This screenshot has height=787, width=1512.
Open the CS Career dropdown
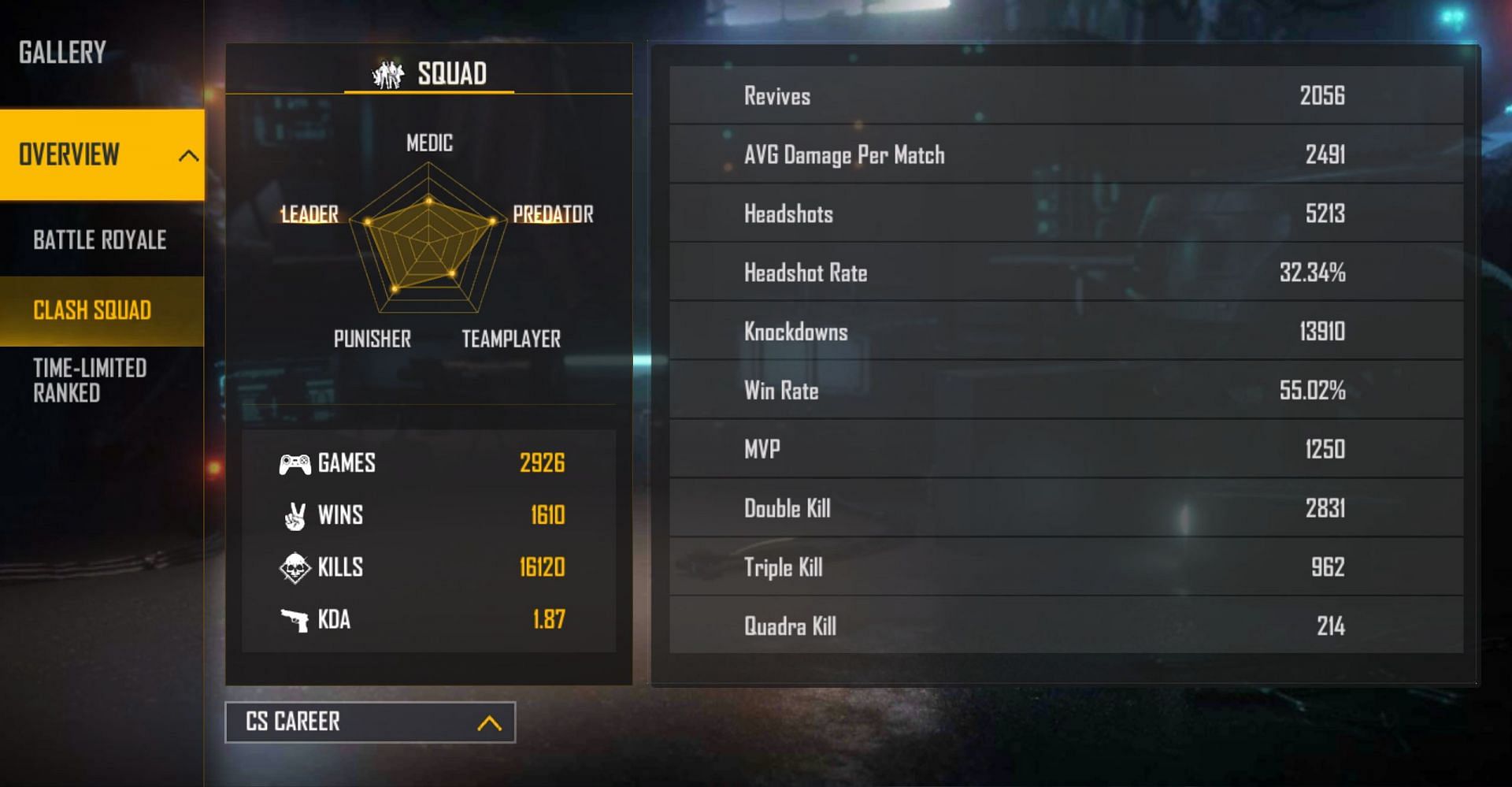370,722
